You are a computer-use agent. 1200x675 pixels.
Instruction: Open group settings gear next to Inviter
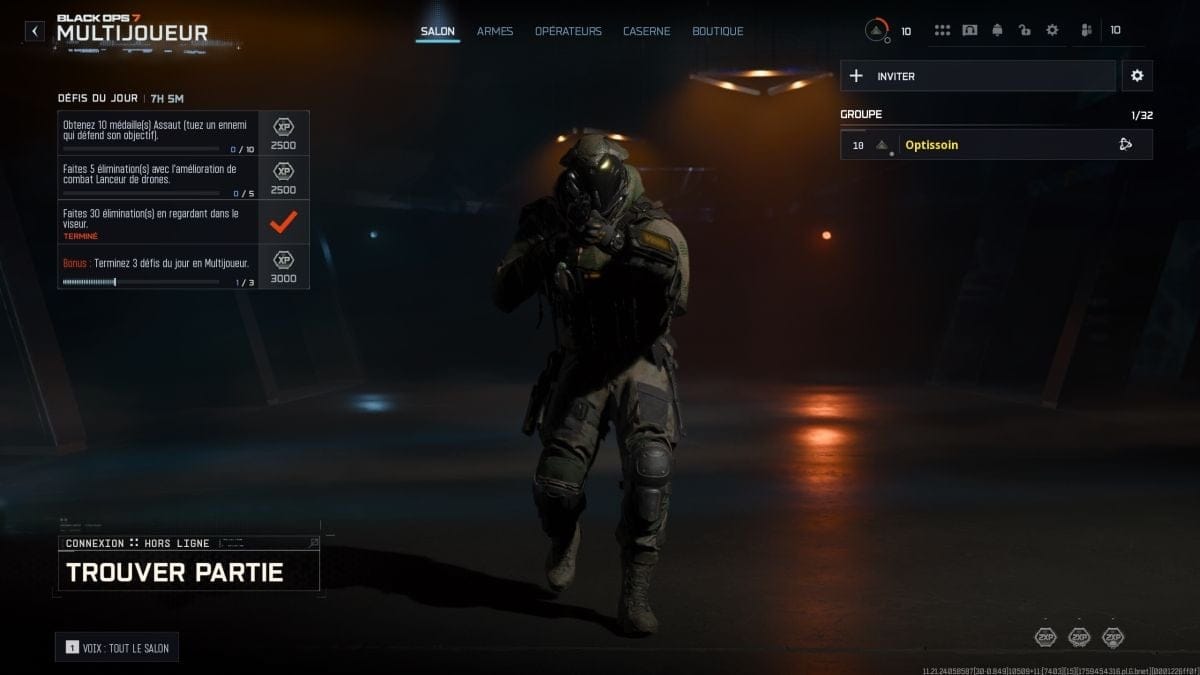pos(1137,76)
